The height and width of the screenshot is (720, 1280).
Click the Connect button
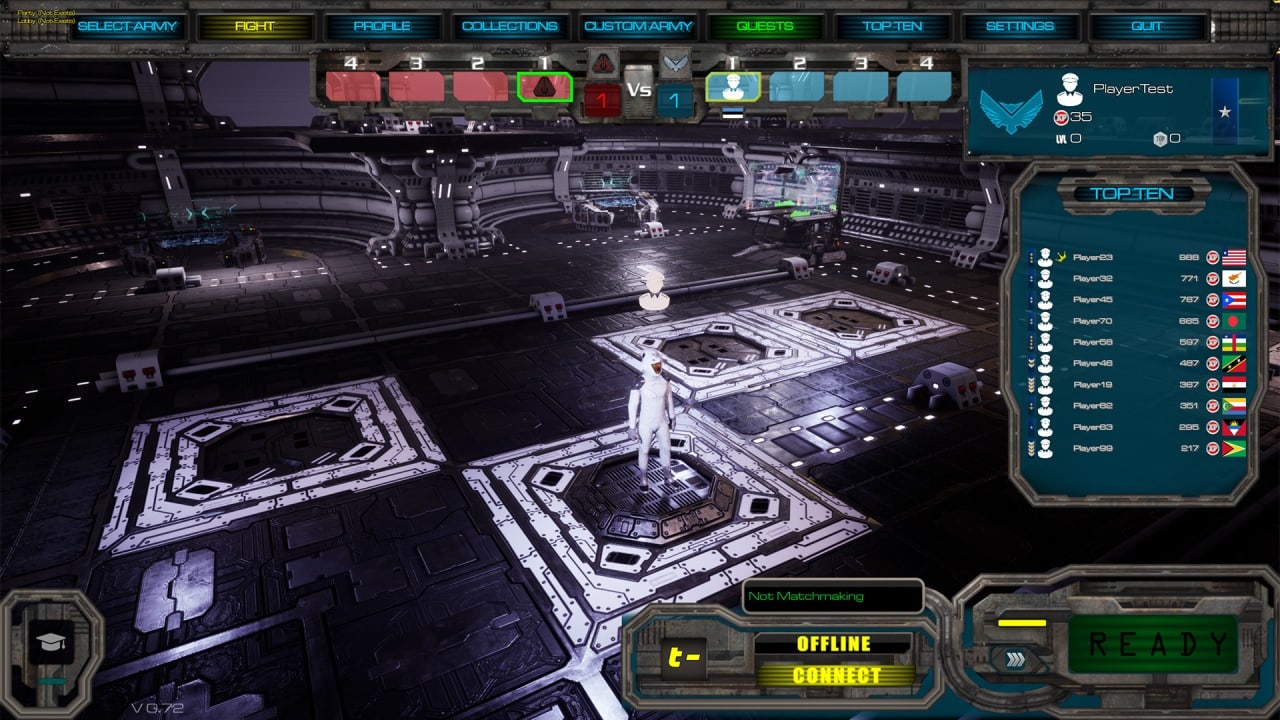click(x=835, y=676)
